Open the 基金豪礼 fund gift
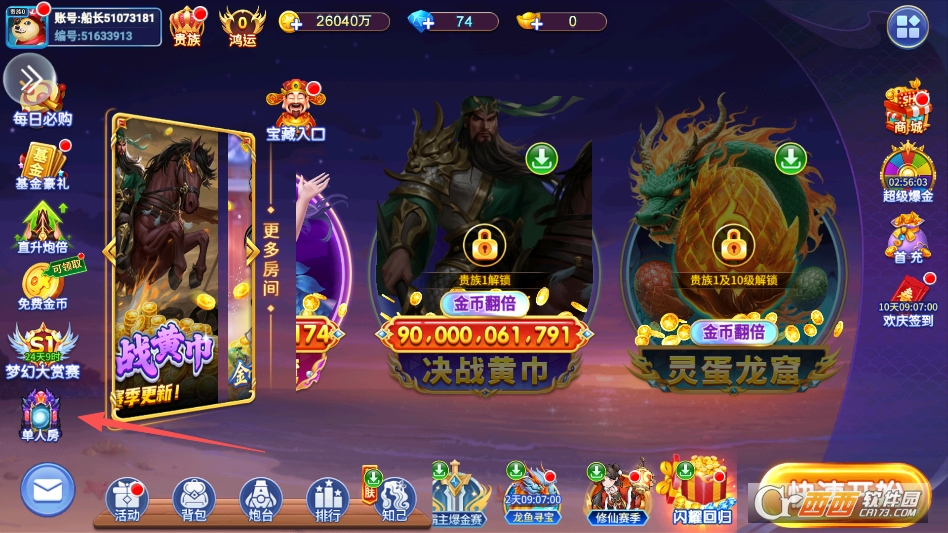 click(42, 164)
